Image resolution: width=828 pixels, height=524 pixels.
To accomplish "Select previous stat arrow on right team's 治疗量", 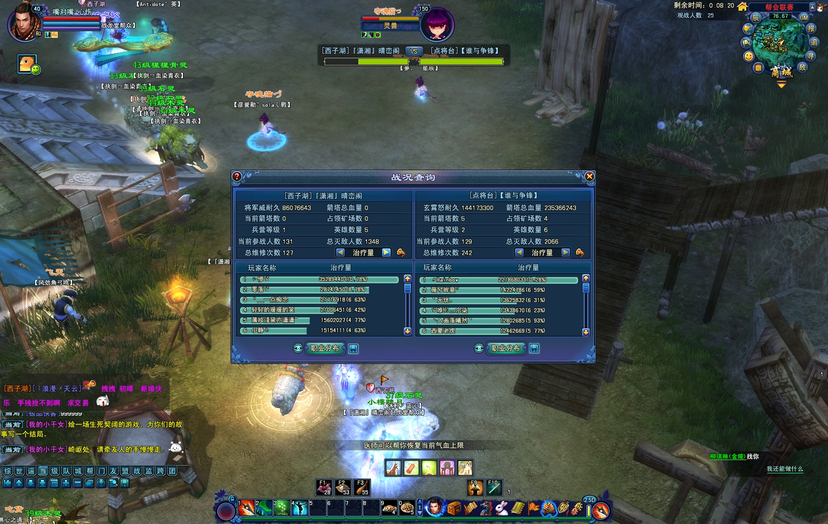I will pos(517,253).
